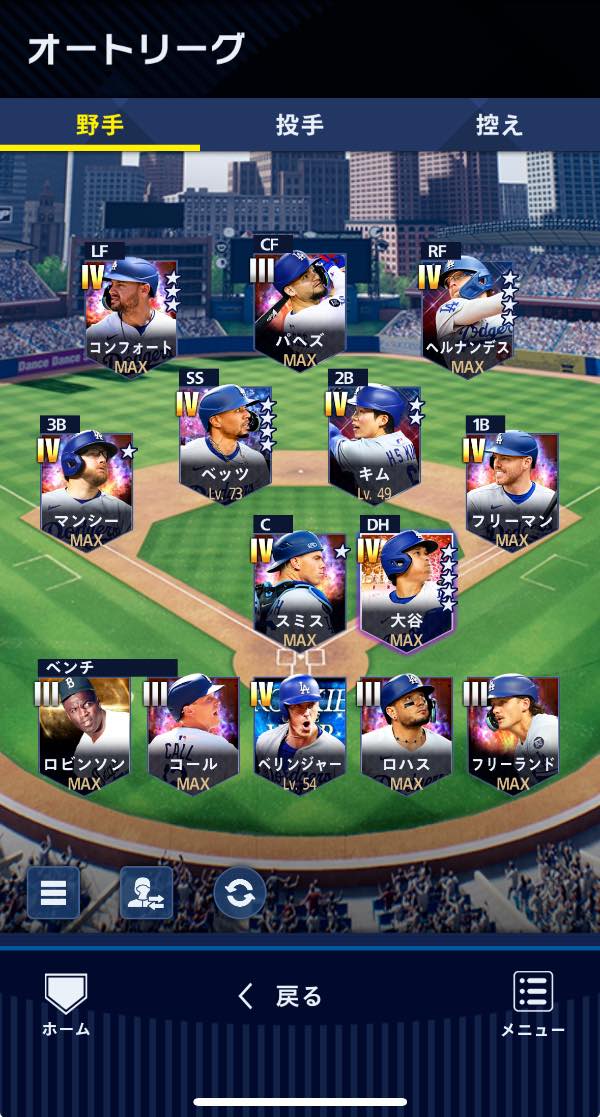Click the circular refresh arrows button
Screen dimensions: 600x1117
tap(240, 893)
